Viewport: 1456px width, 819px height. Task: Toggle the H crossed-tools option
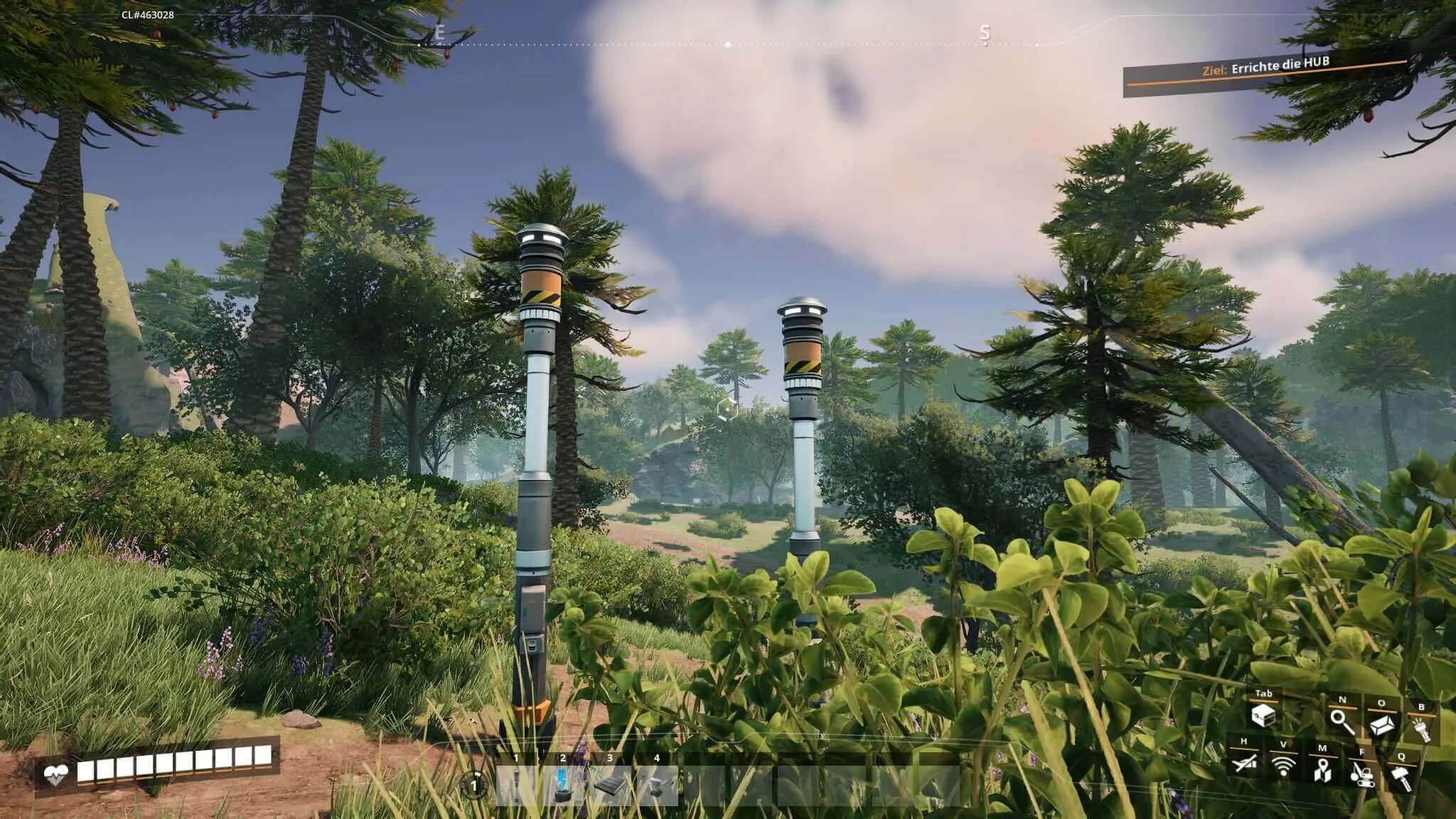click(x=1246, y=764)
